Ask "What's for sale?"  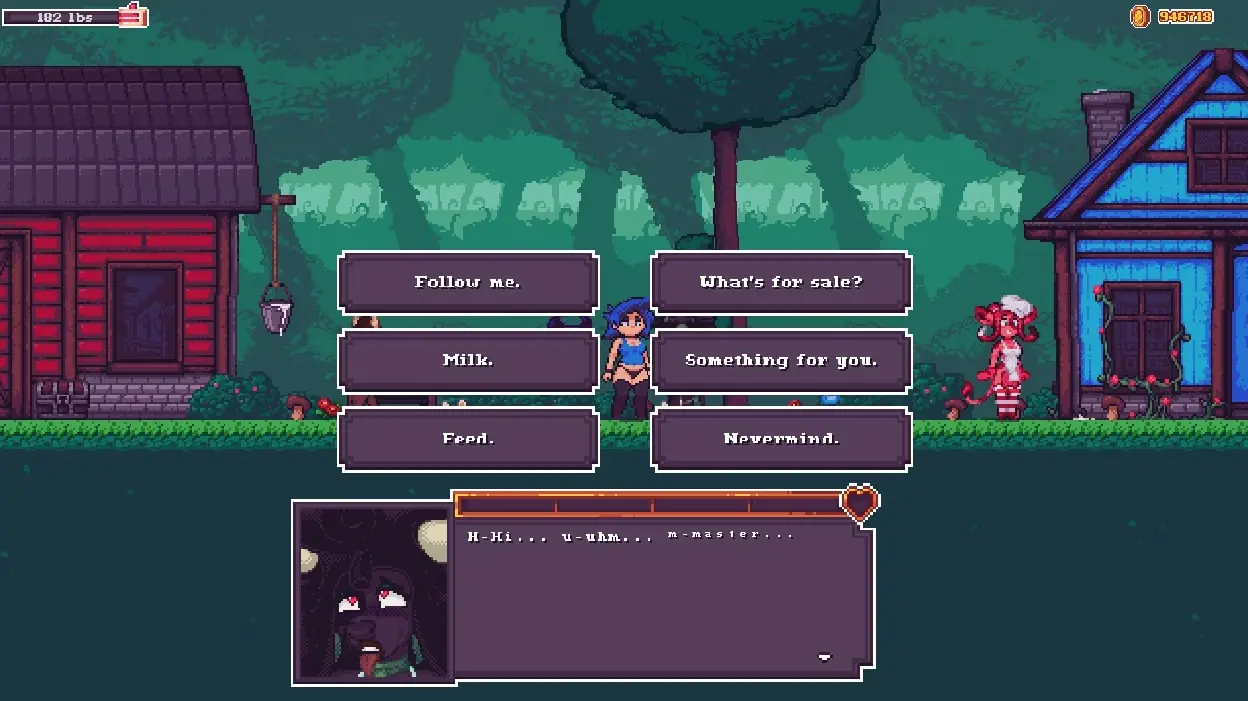click(781, 282)
